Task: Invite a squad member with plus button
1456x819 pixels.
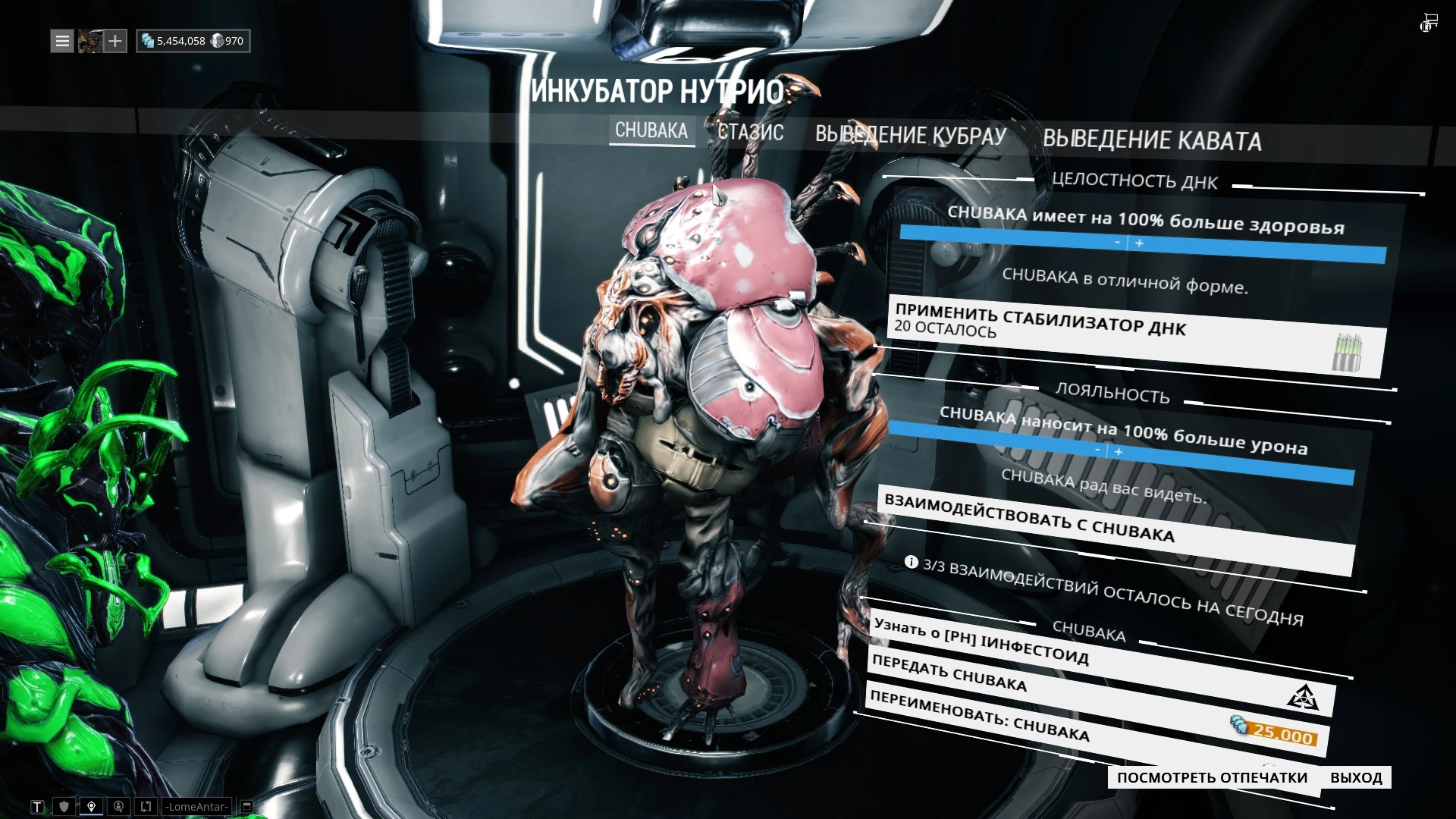Action: [x=115, y=41]
